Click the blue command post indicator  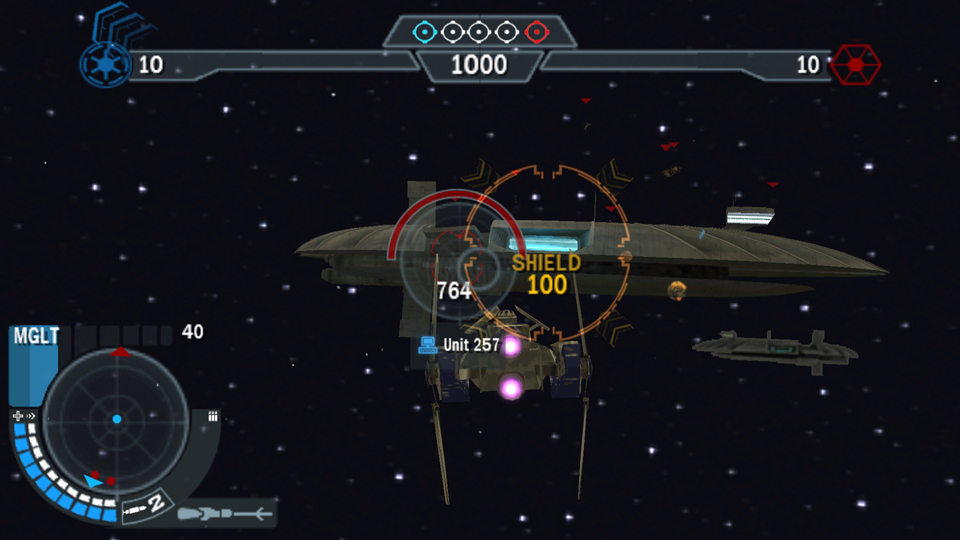(x=425, y=32)
